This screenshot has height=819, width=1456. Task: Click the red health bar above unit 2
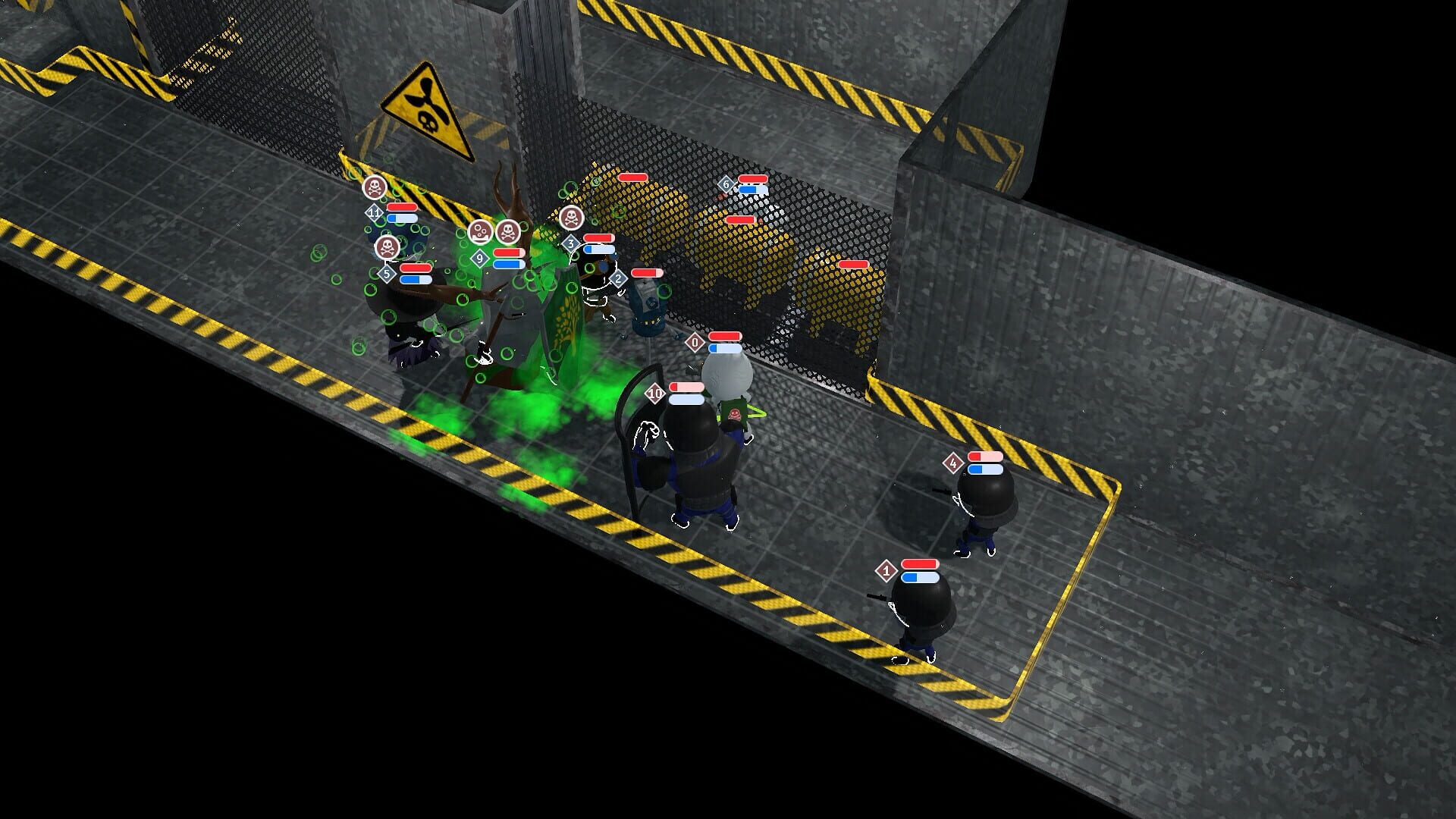tap(647, 271)
